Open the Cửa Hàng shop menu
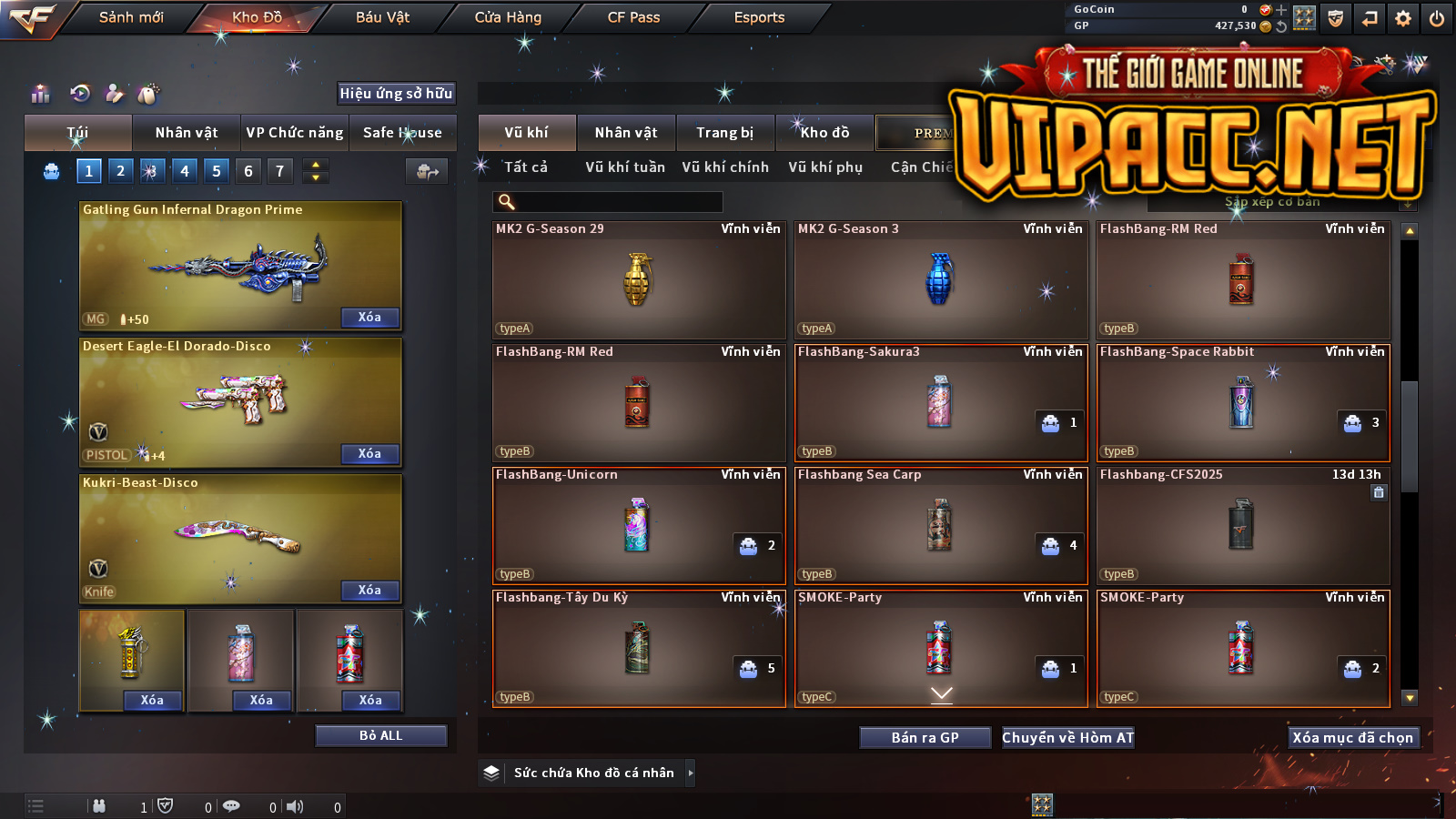 click(508, 17)
